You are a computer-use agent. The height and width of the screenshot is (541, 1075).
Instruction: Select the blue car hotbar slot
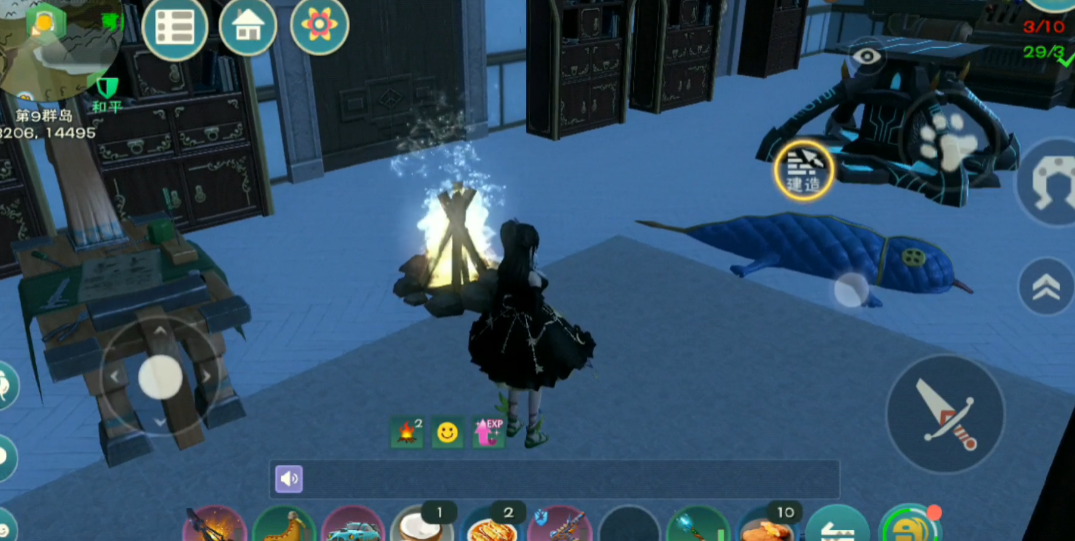pos(352,526)
